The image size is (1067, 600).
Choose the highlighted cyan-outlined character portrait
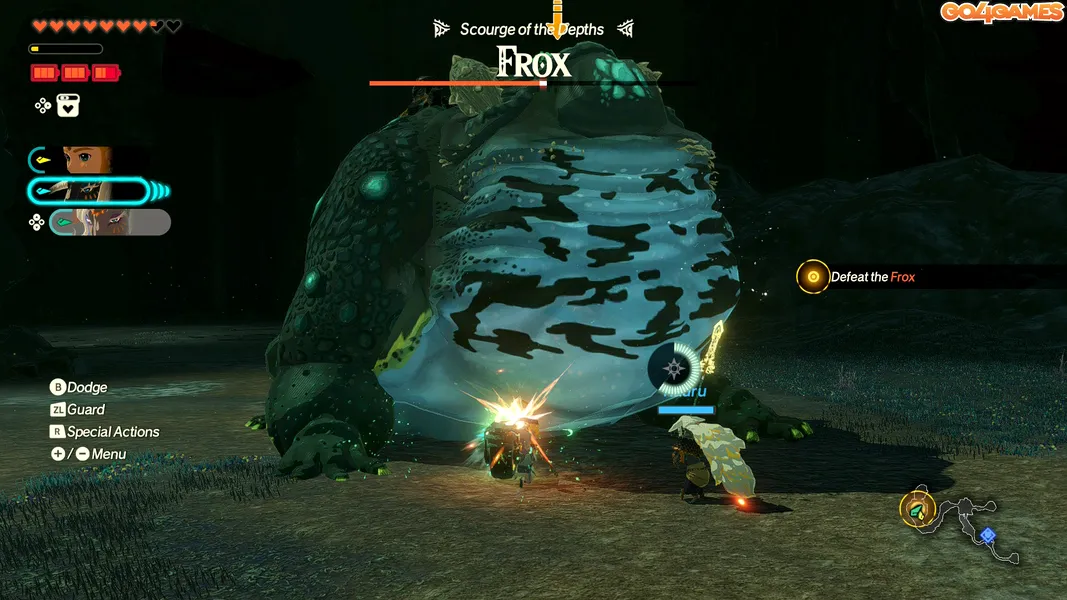tap(98, 190)
